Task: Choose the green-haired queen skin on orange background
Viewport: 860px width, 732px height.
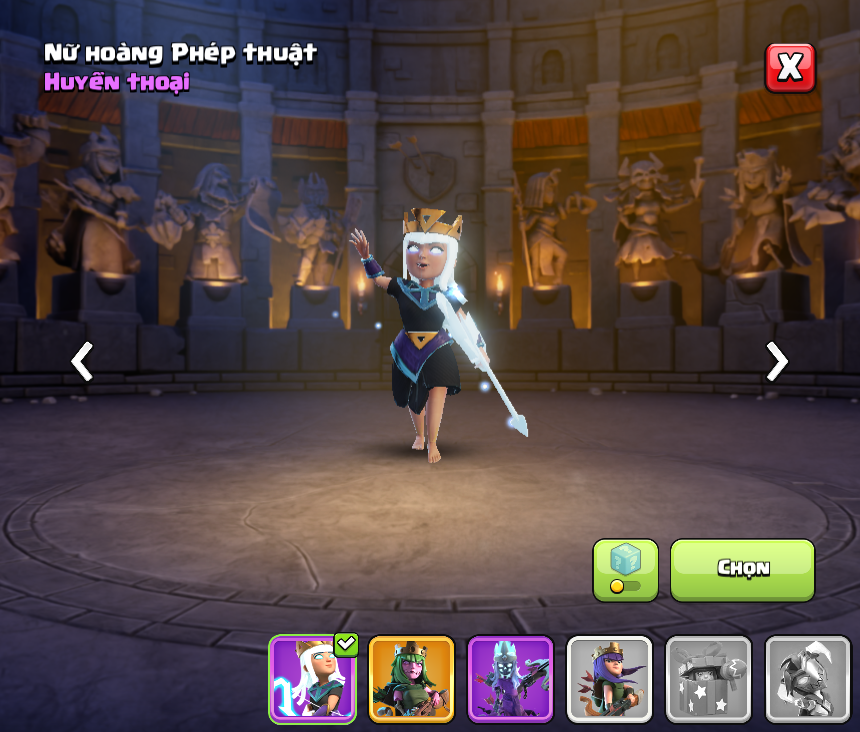Action: [411, 678]
